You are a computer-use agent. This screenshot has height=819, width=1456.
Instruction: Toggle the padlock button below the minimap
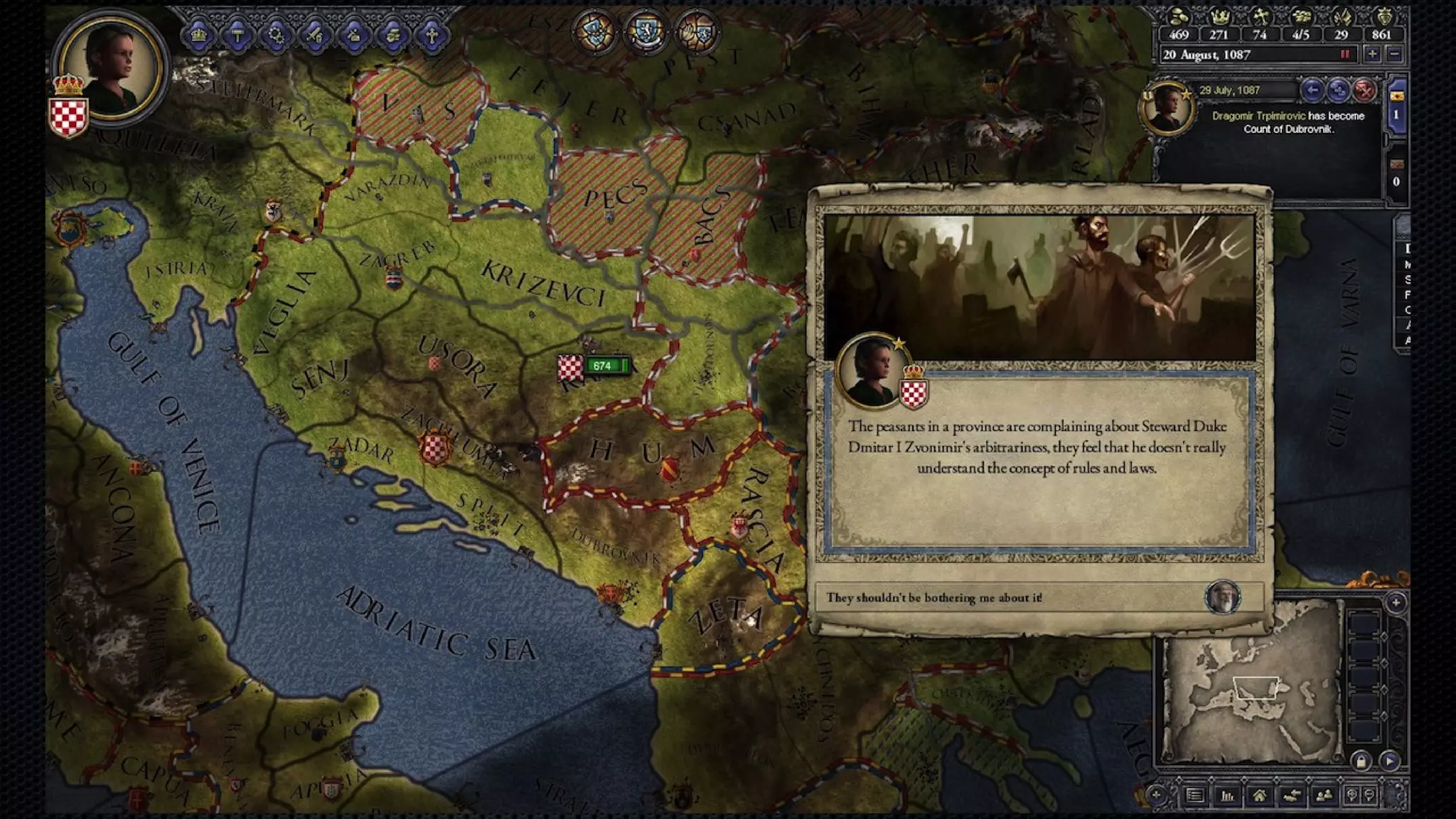coord(1361,761)
